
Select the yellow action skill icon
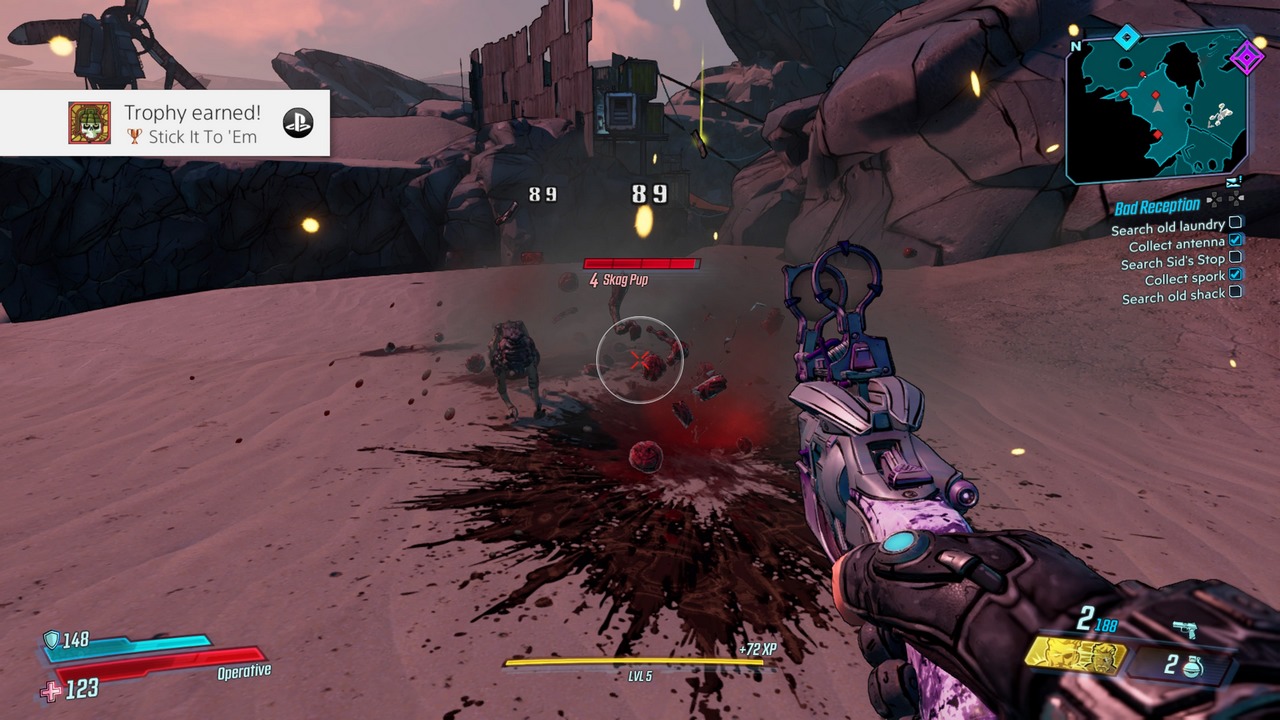coord(1074,656)
